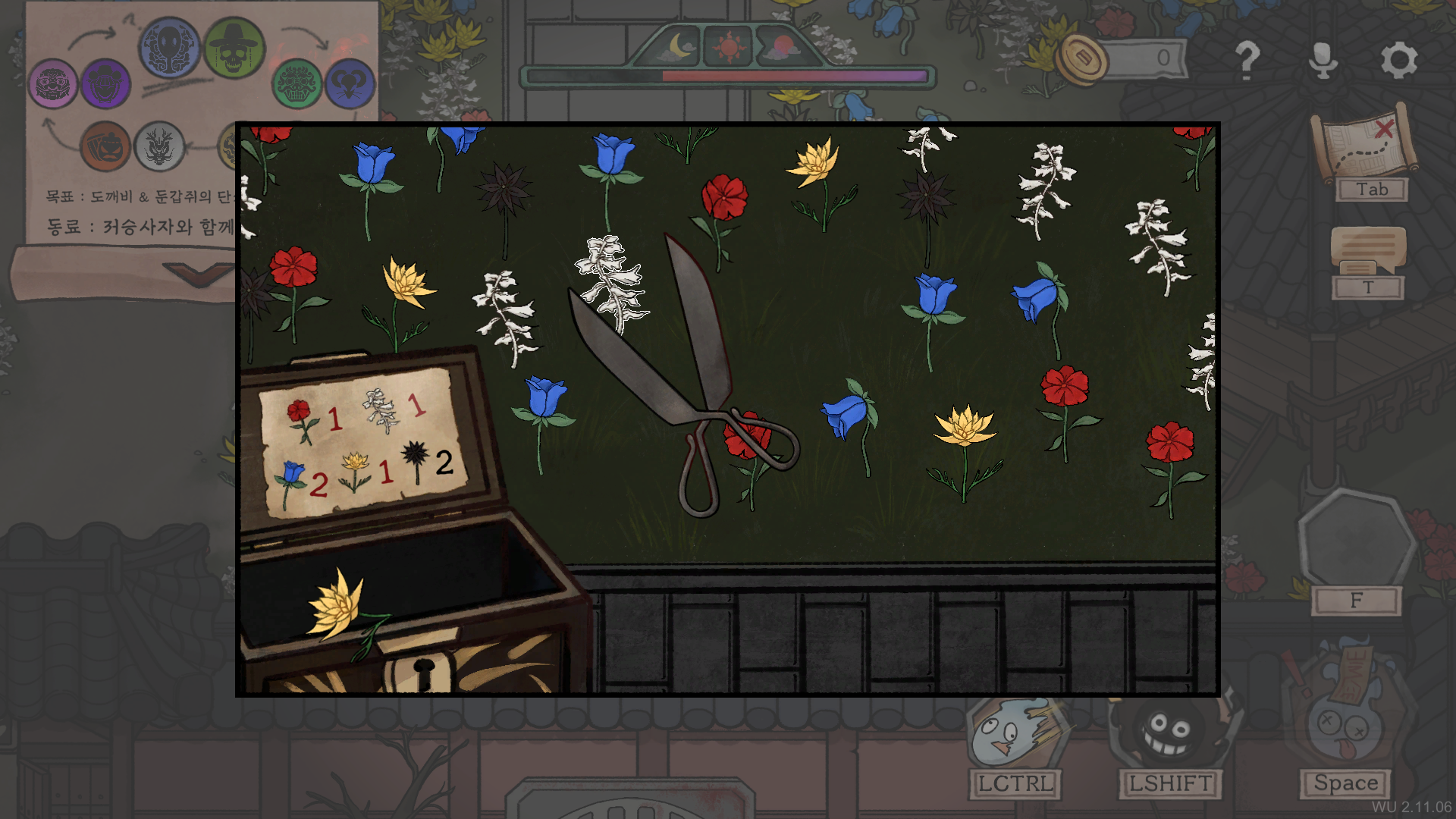Open the question mark help icon

[x=1247, y=60]
